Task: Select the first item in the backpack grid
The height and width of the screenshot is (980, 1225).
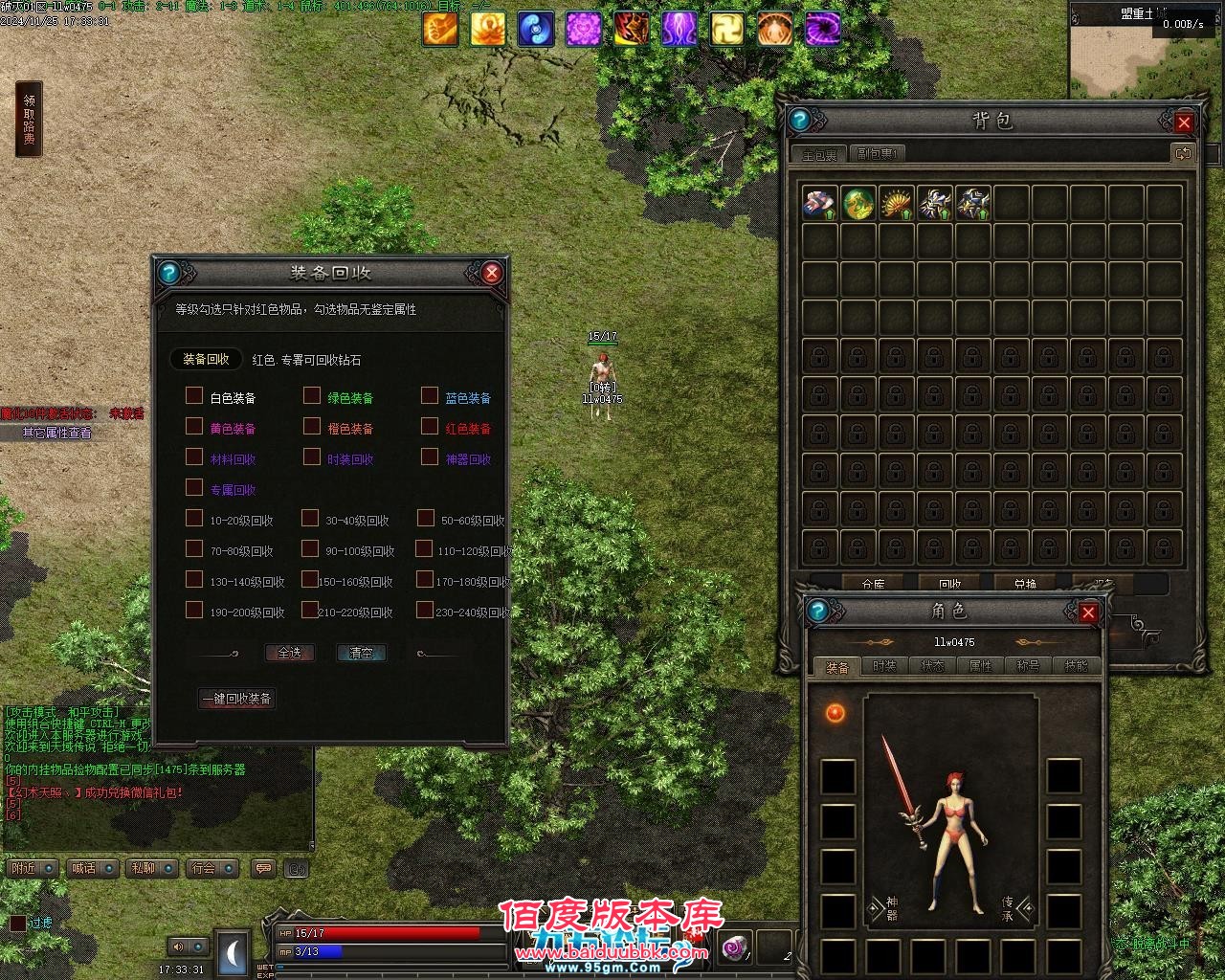Action: (x=818, y=202)
